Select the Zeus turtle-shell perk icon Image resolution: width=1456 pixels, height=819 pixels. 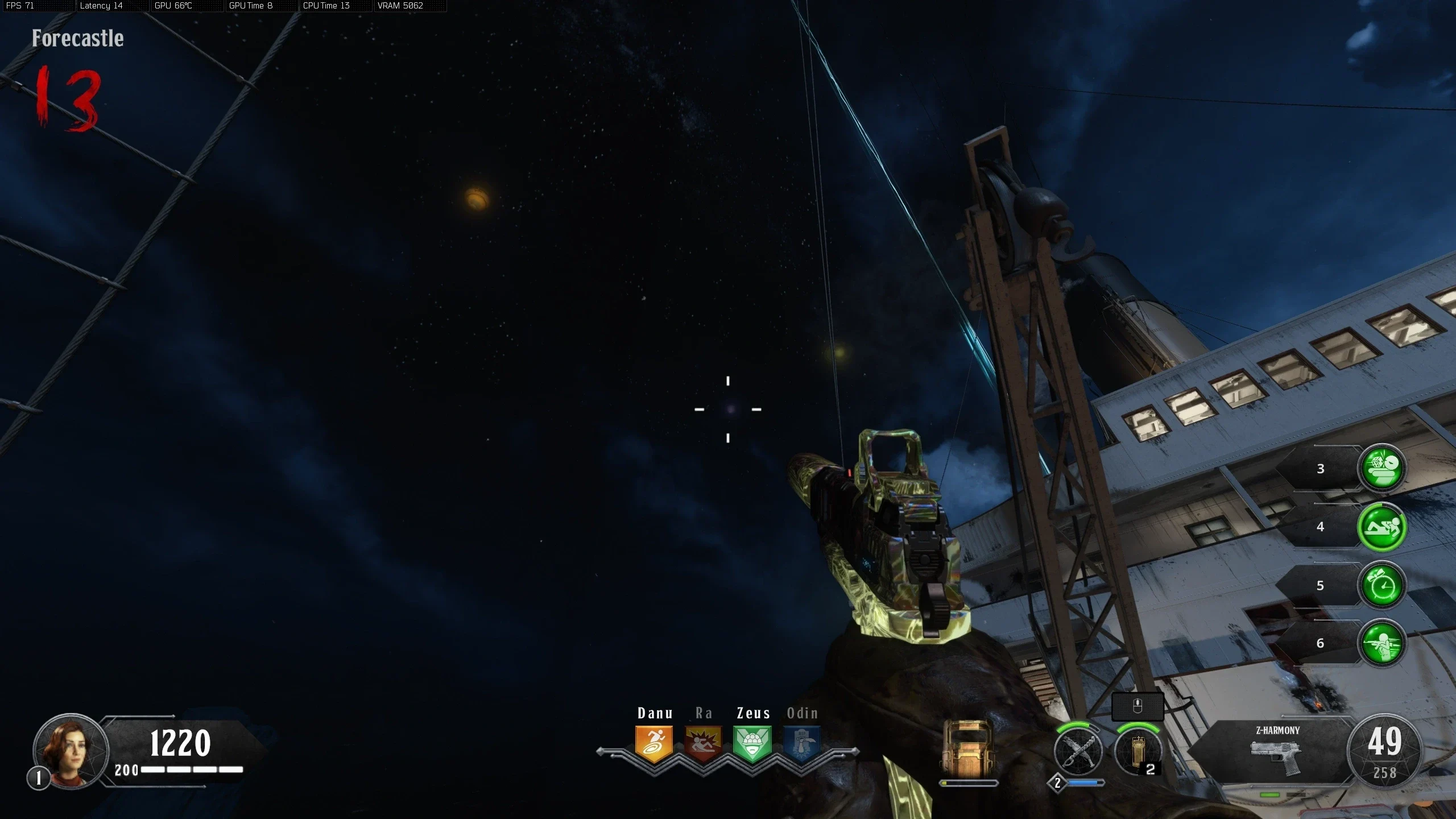click(x=752, y=744)
